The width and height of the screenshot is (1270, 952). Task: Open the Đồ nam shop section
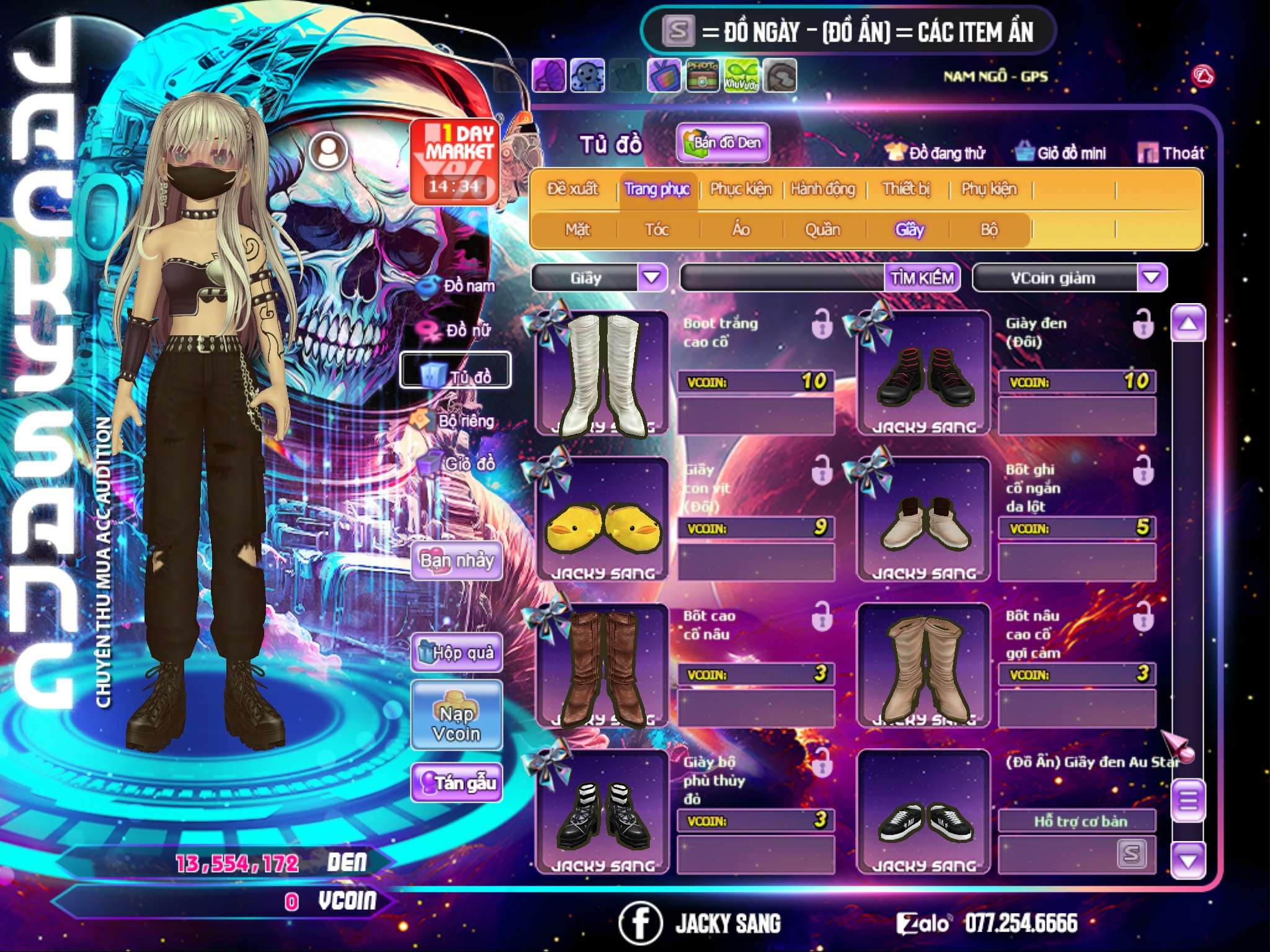(x=458, y=286)
